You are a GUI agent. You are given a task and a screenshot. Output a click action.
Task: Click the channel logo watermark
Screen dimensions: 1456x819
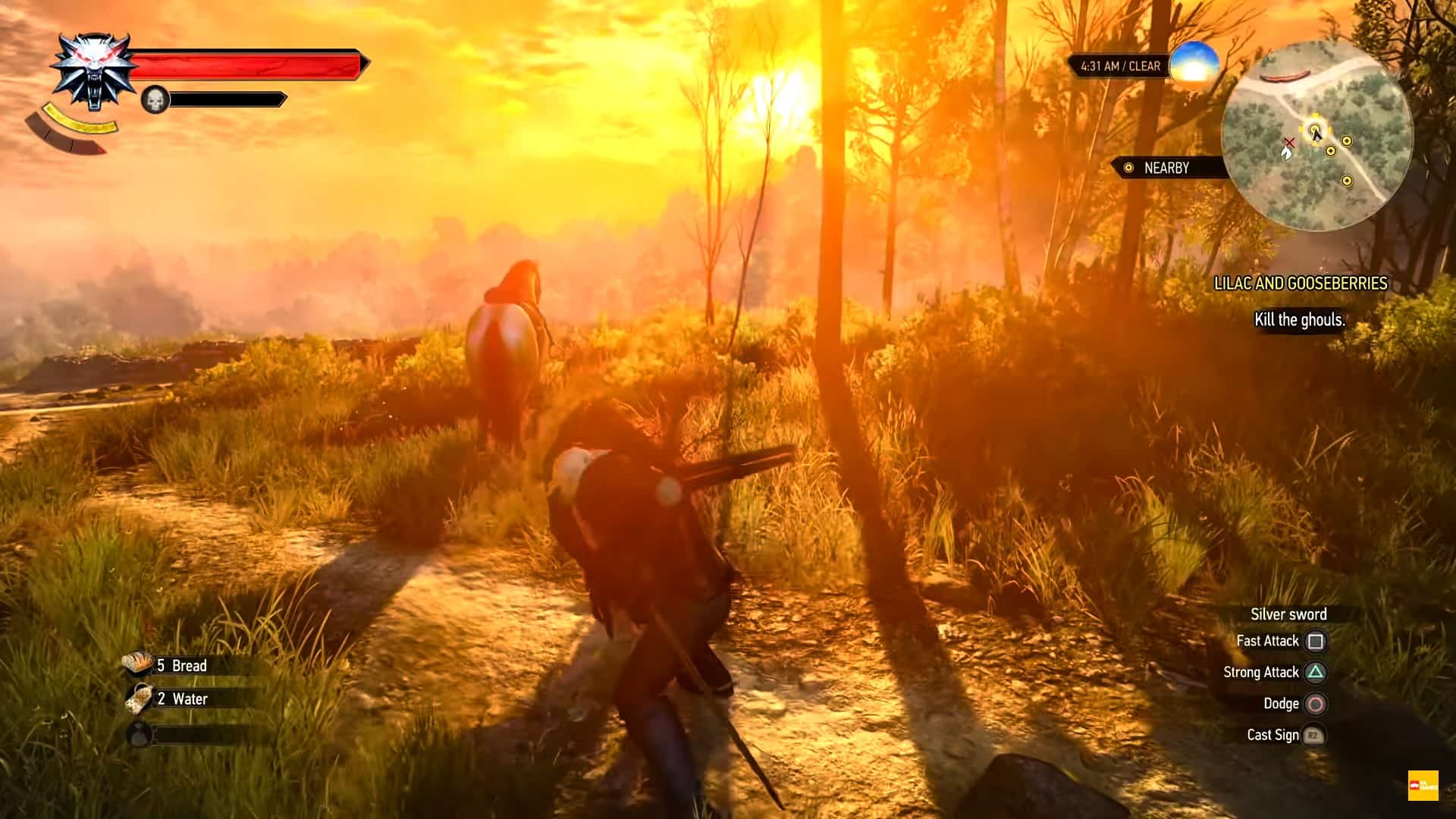1423,786
